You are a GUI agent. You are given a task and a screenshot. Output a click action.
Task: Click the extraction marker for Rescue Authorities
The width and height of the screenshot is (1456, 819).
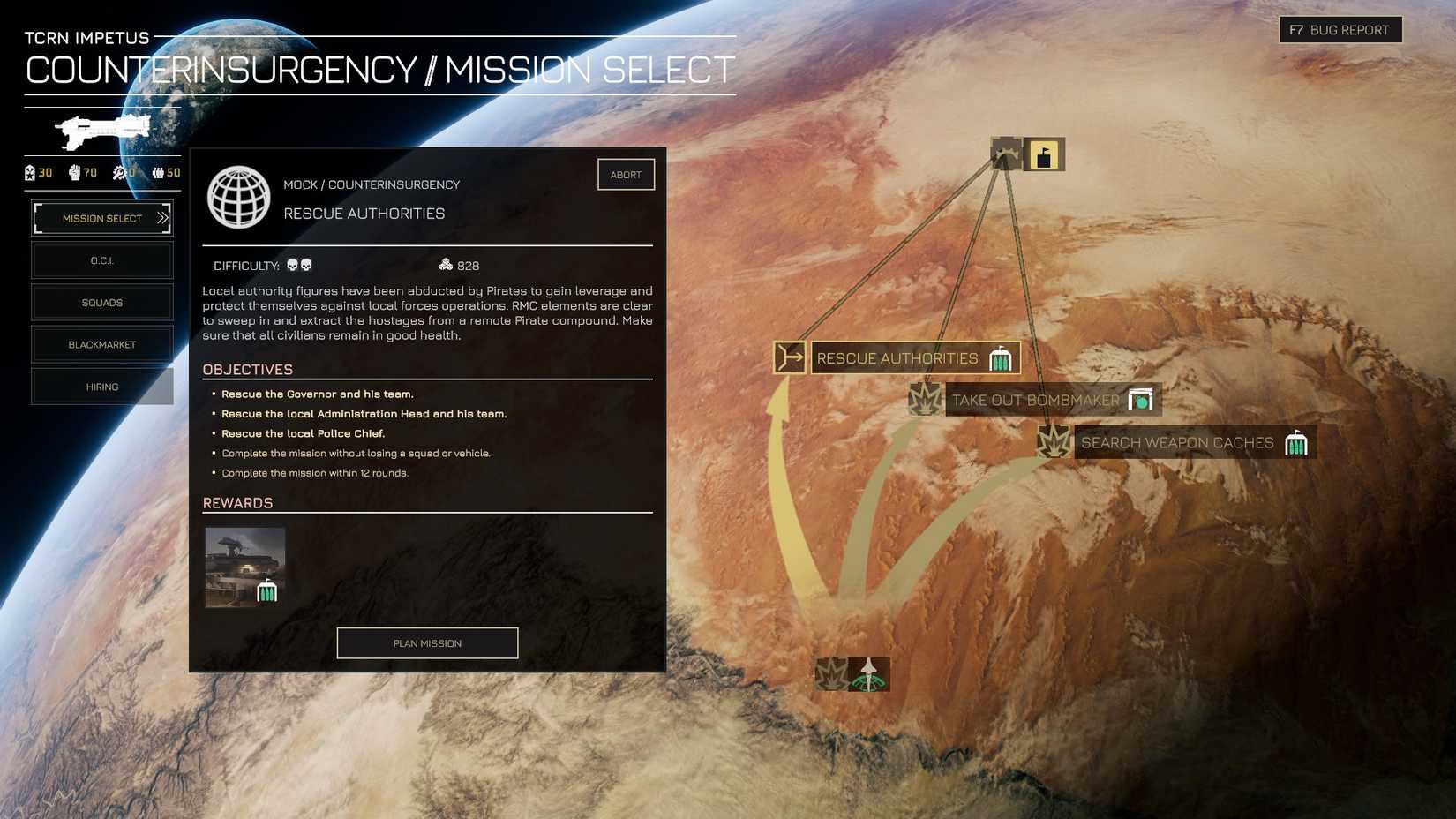point(789,357)
